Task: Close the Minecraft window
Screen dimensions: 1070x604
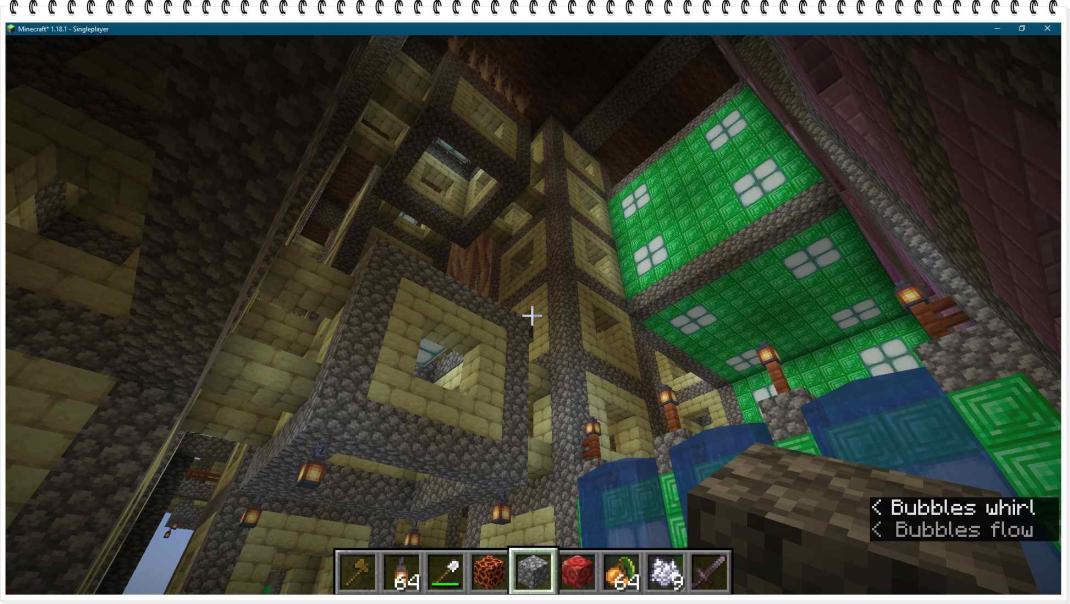Action: (x=1047, y=28)
